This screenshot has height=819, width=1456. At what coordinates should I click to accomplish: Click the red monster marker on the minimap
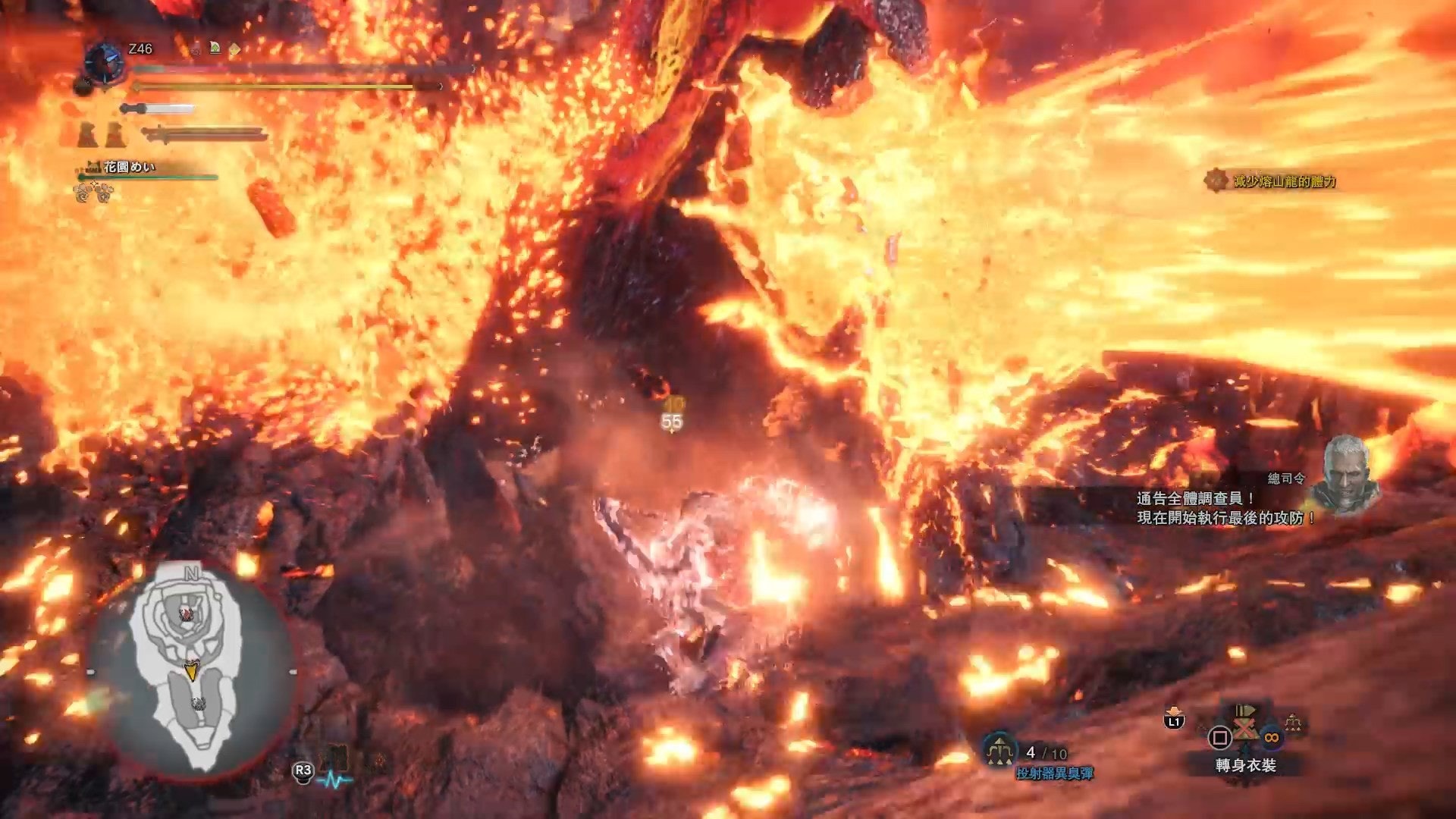coord(186,613)
